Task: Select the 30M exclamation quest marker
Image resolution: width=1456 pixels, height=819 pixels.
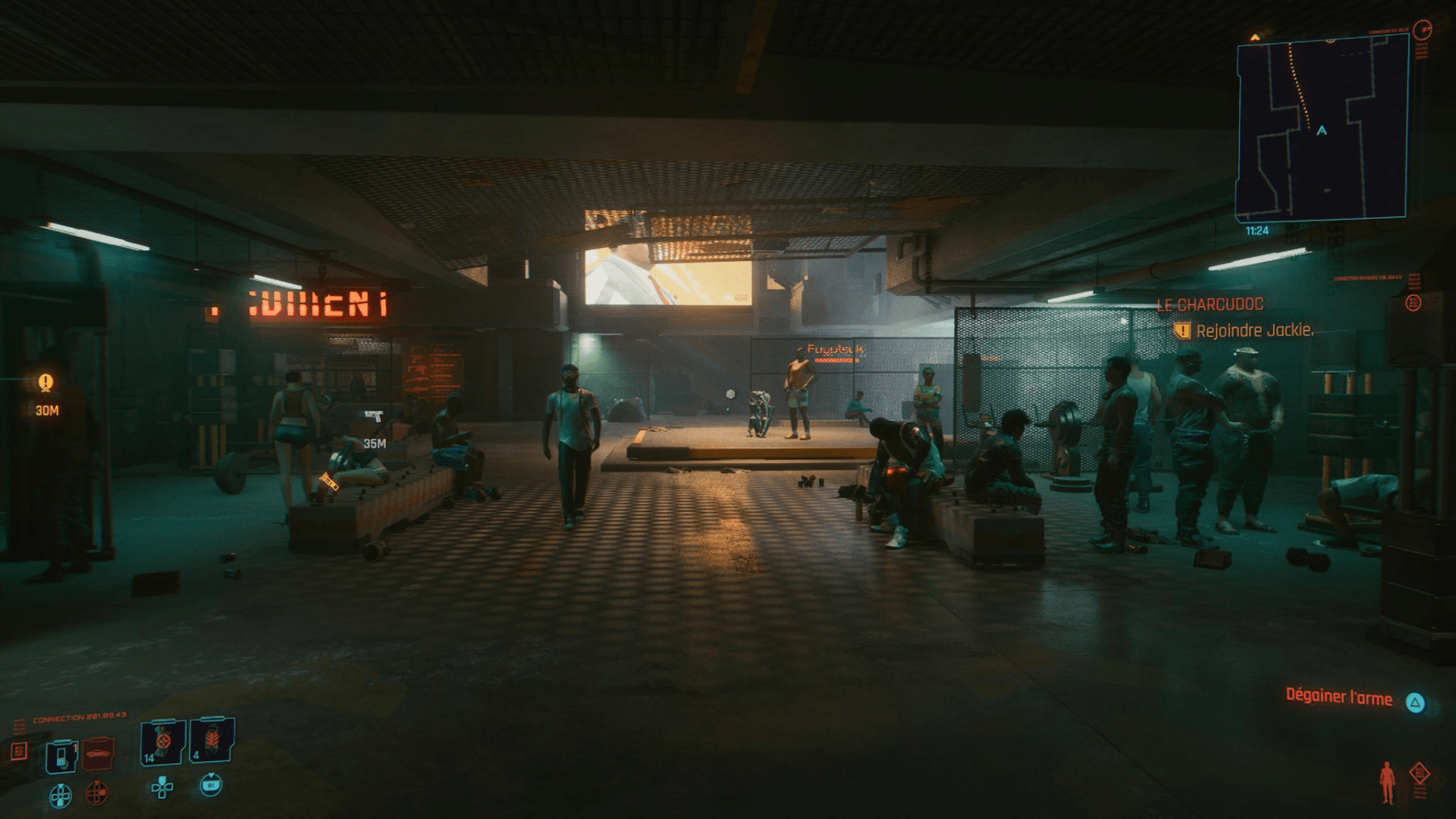Action: coord(46,384)
